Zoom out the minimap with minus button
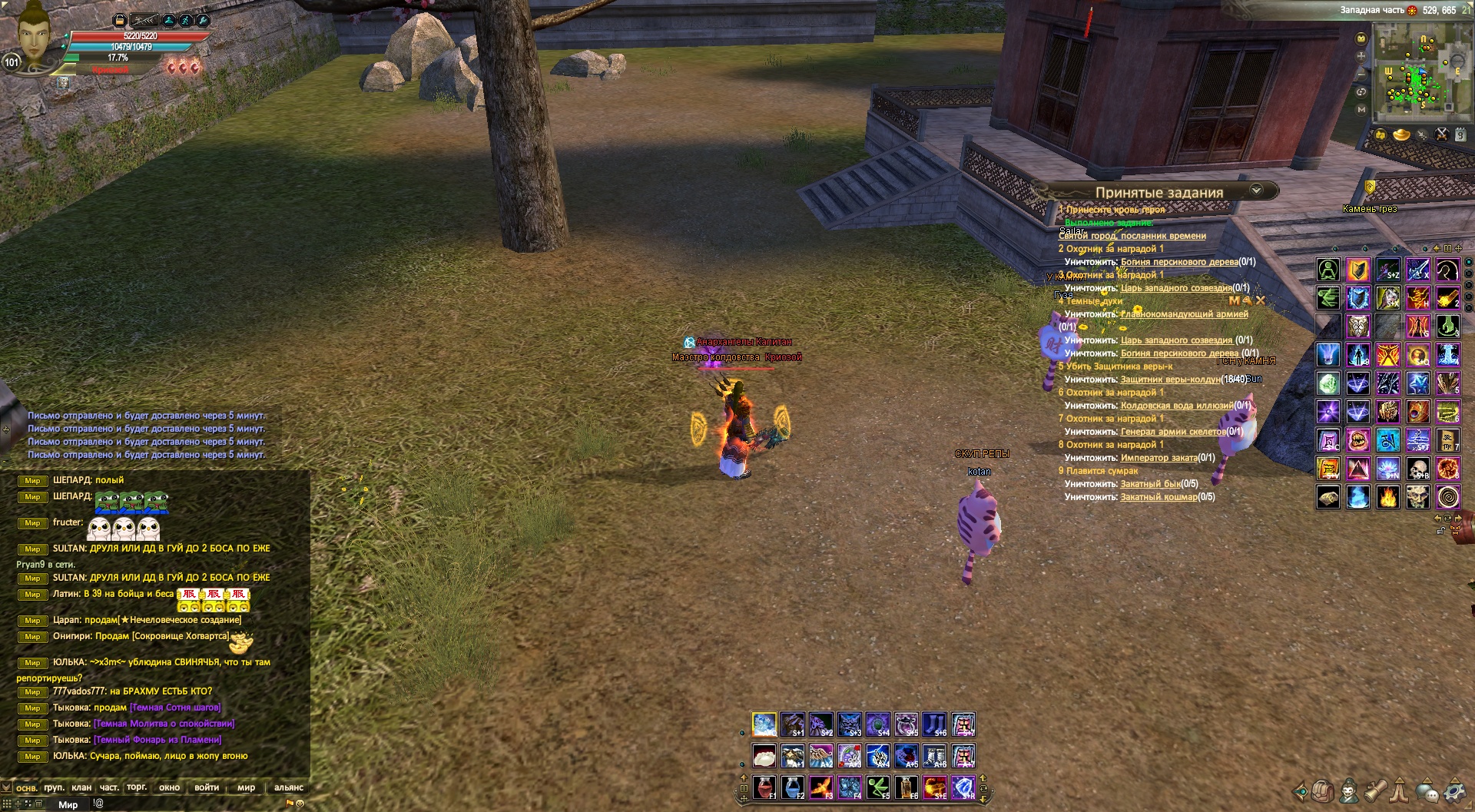The image size is (1475, 812). pyautogui.click(x=1361, y=74)
